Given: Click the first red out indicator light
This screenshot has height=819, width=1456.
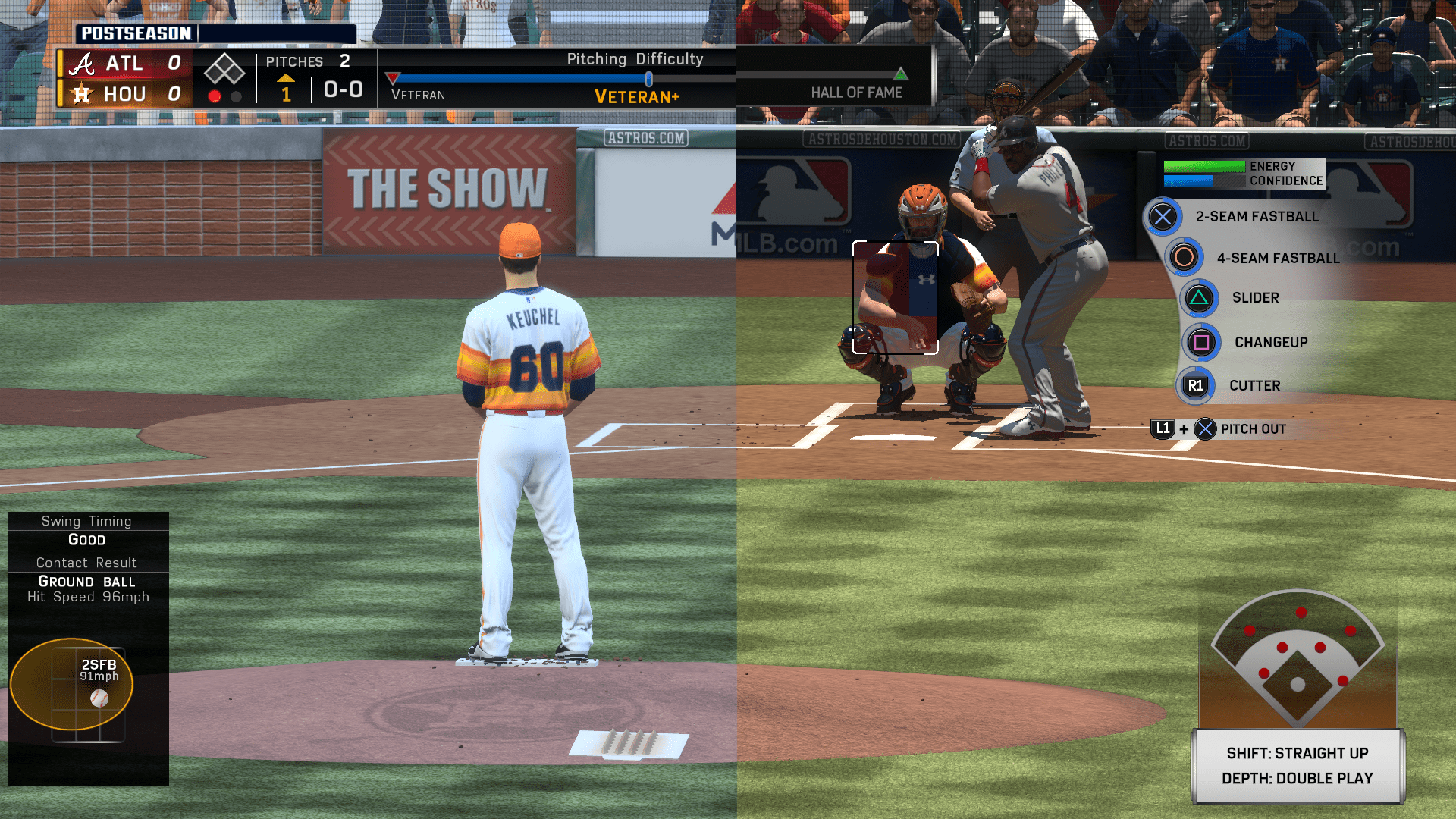Looking at the screenshot, I should pos(215,96).
